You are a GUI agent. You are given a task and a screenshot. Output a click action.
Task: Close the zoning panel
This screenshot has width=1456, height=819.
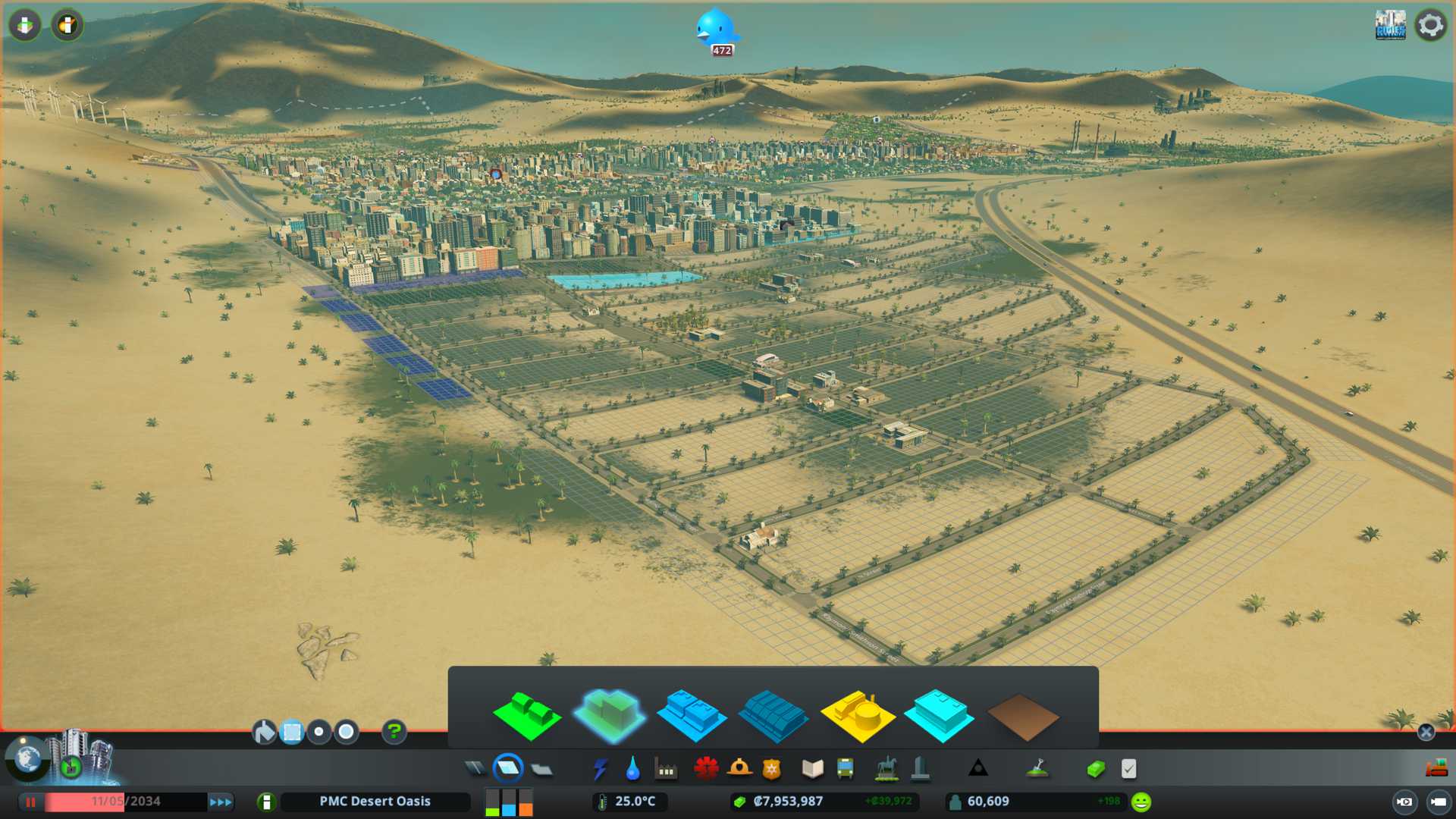pos(1426,732)
